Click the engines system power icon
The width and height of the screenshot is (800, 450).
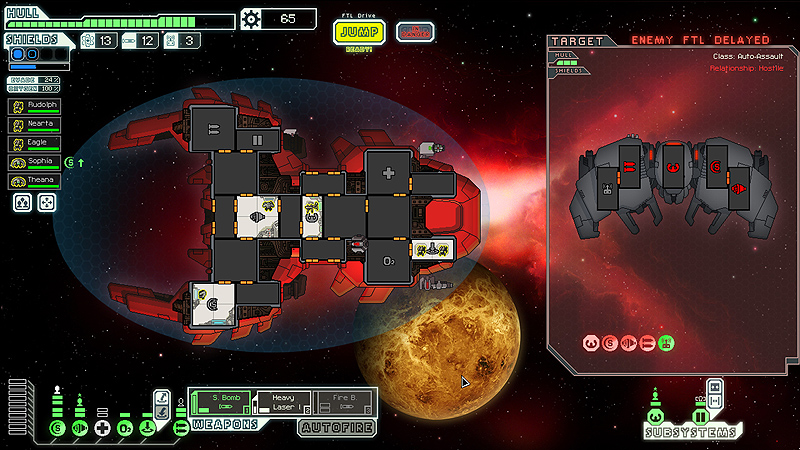tap(80, 429)
